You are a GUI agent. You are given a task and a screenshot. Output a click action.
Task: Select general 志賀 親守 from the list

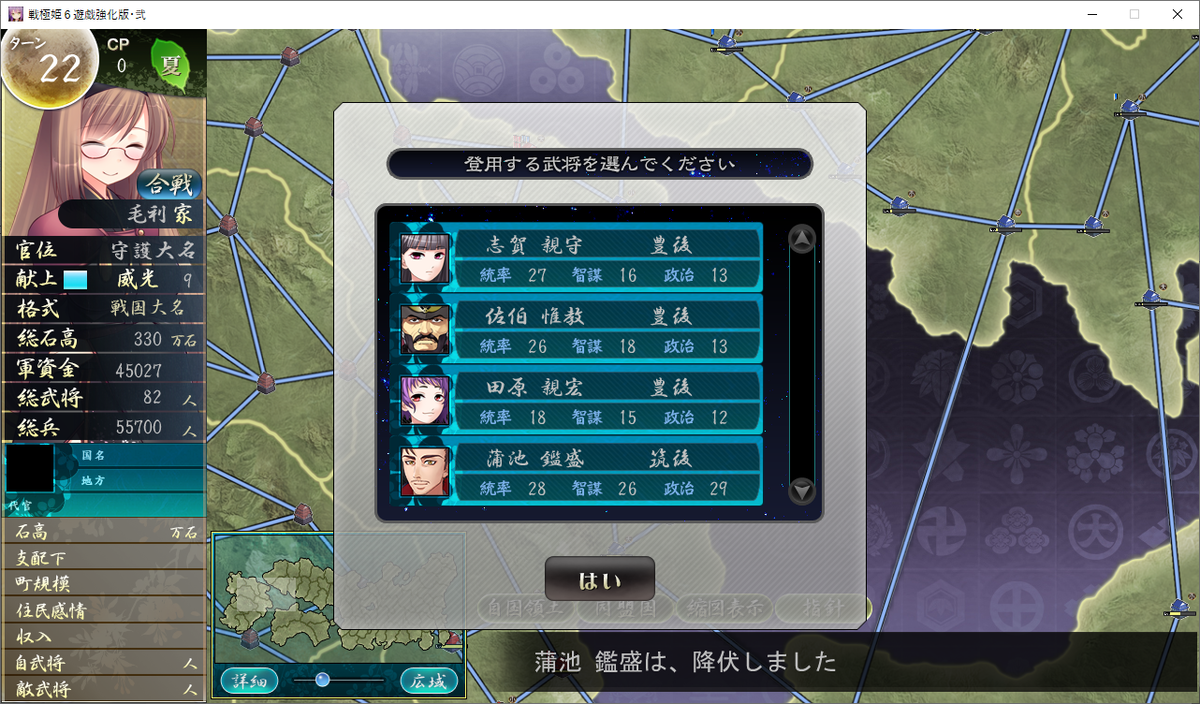[577, 259]
